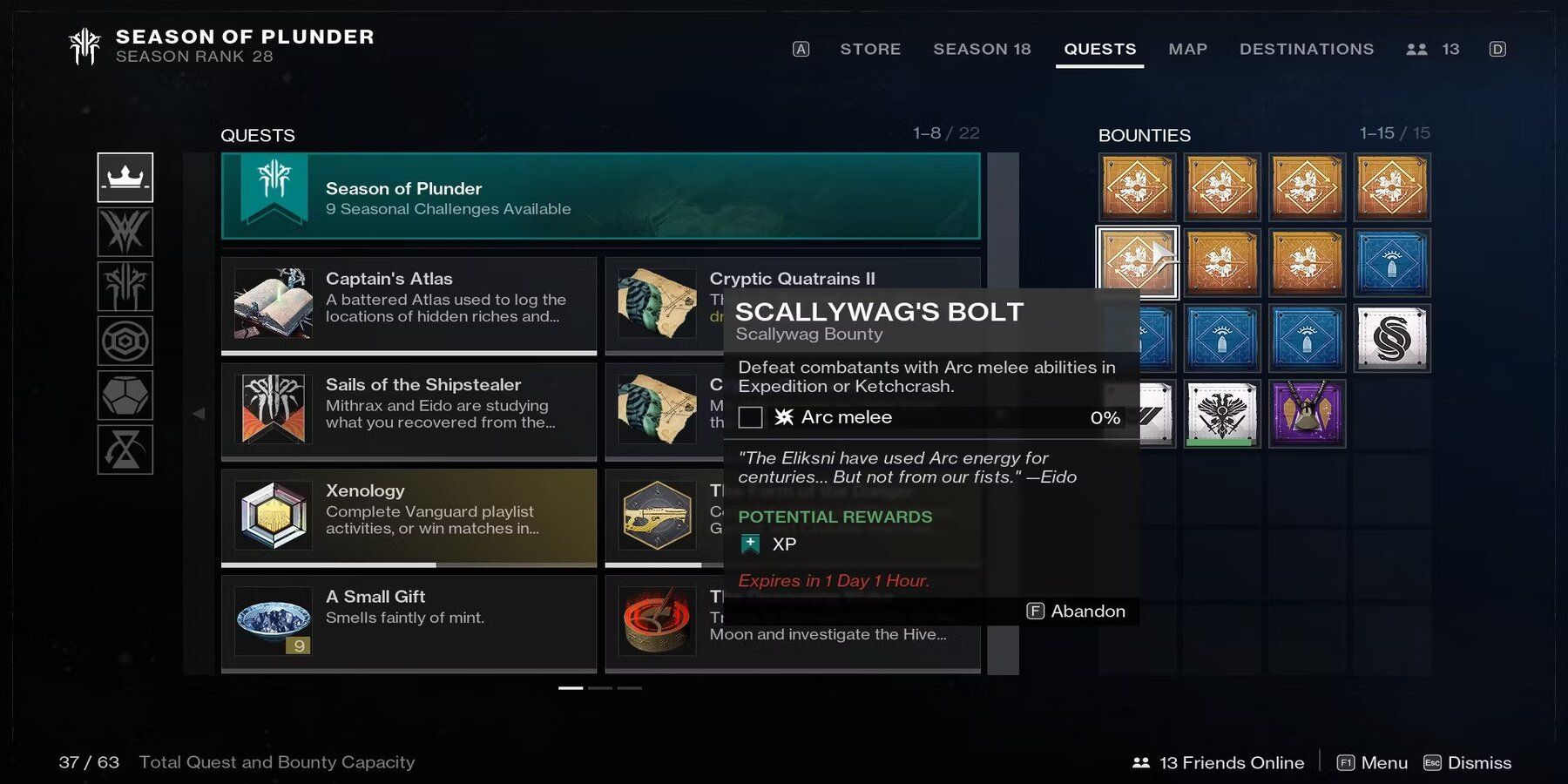Select the hexagonal emblem filter icon
This screenshot has width=1568, height=784.
click(125, 341)
